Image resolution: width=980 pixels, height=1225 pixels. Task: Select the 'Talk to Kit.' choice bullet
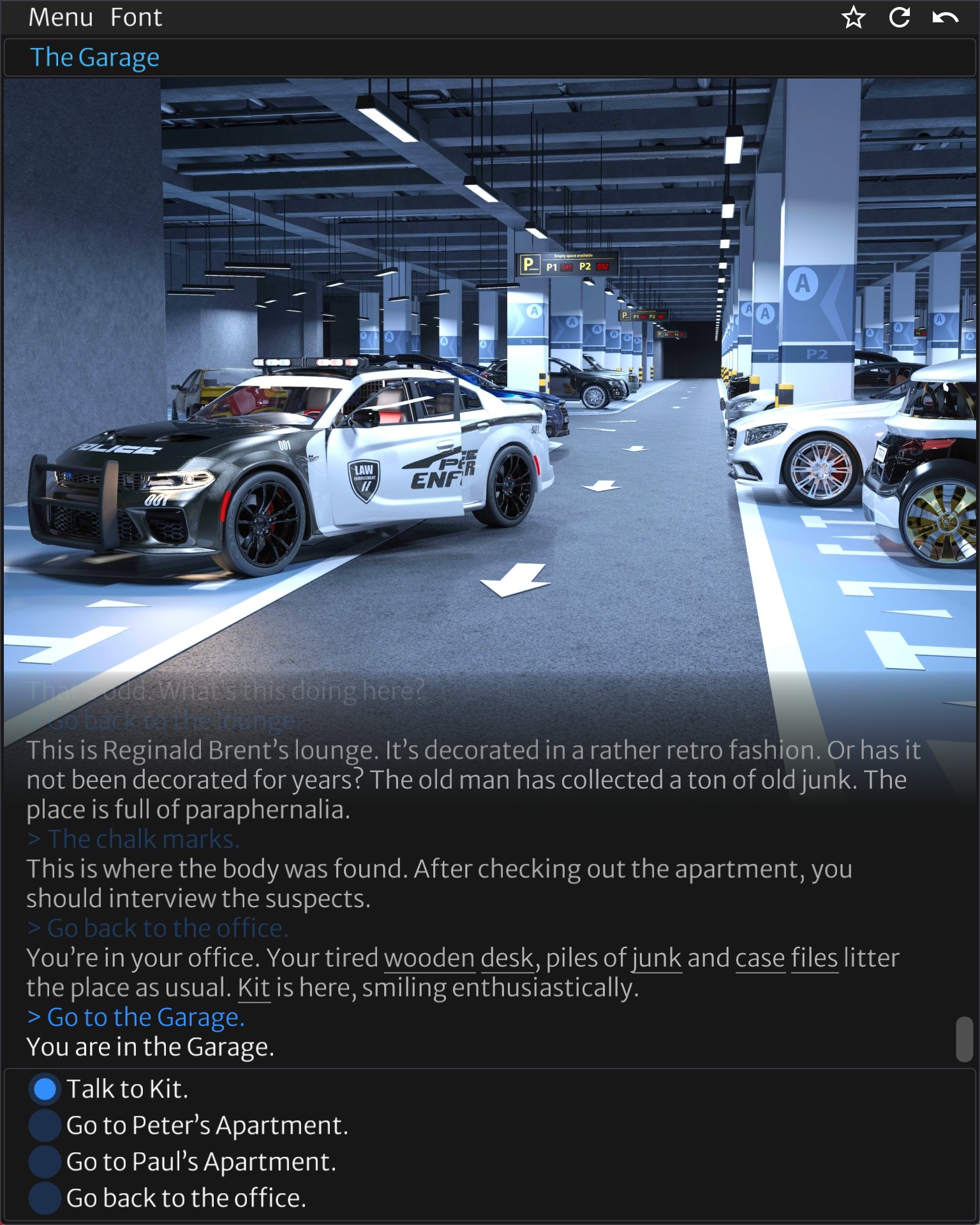(x=44, y=1088)
